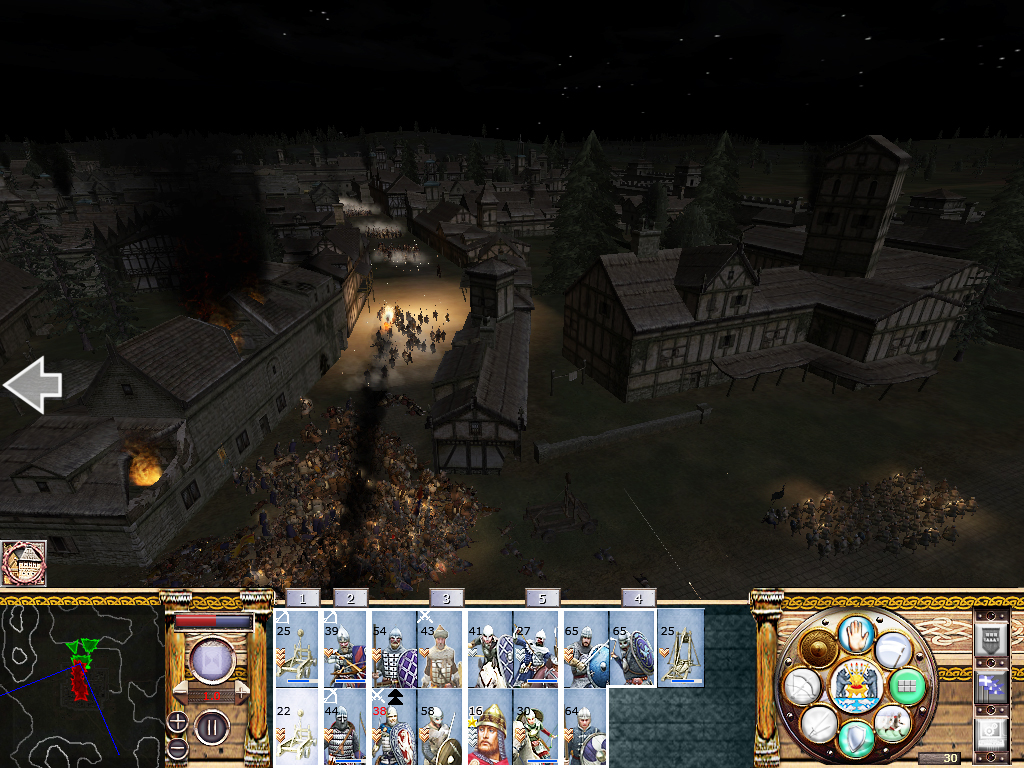Zoom in the minimap with plus button
Image resolution: width=1024 pixels, height=768 pixels.
pos(176,722)
